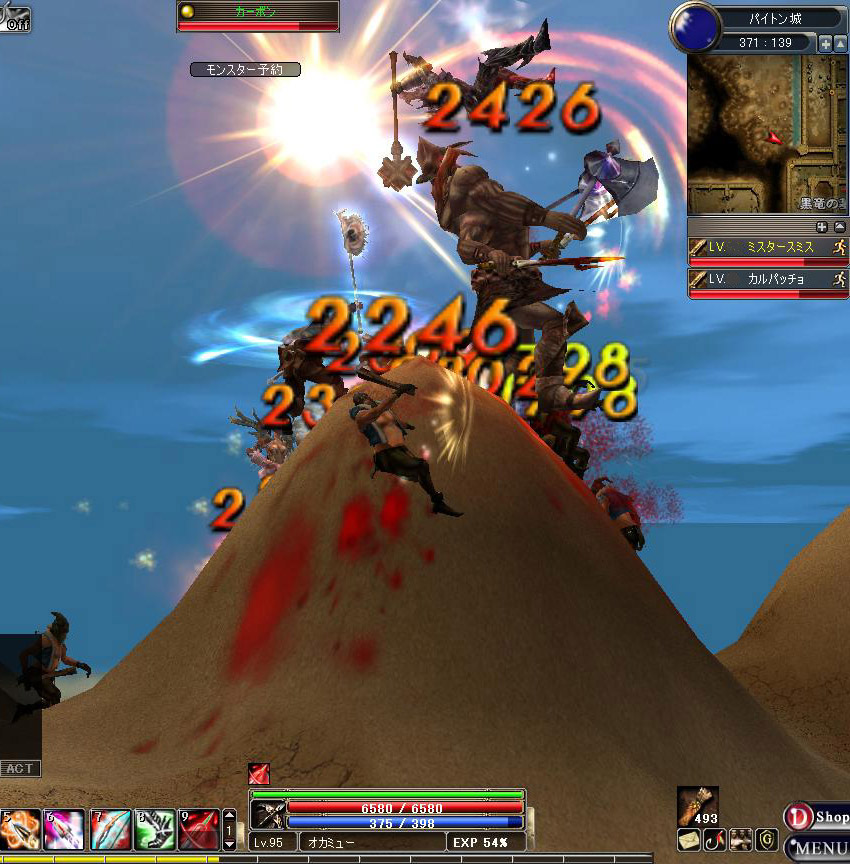Open the D Shop
Image resolution: width=850 pixels, height=864 pixels.
click(816, 817)
